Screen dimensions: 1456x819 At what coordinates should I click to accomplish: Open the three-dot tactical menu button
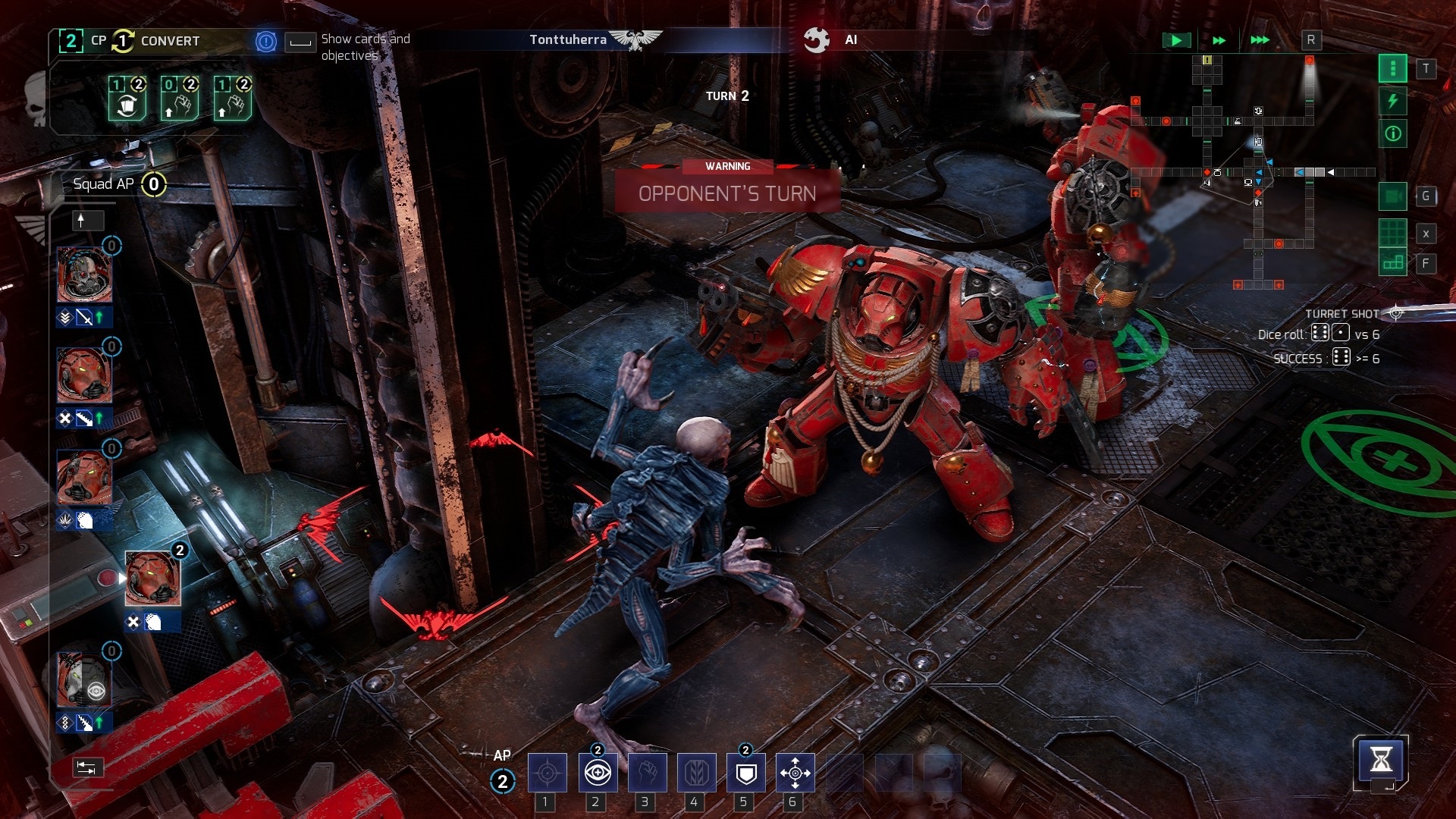(x=1393, y=69)
